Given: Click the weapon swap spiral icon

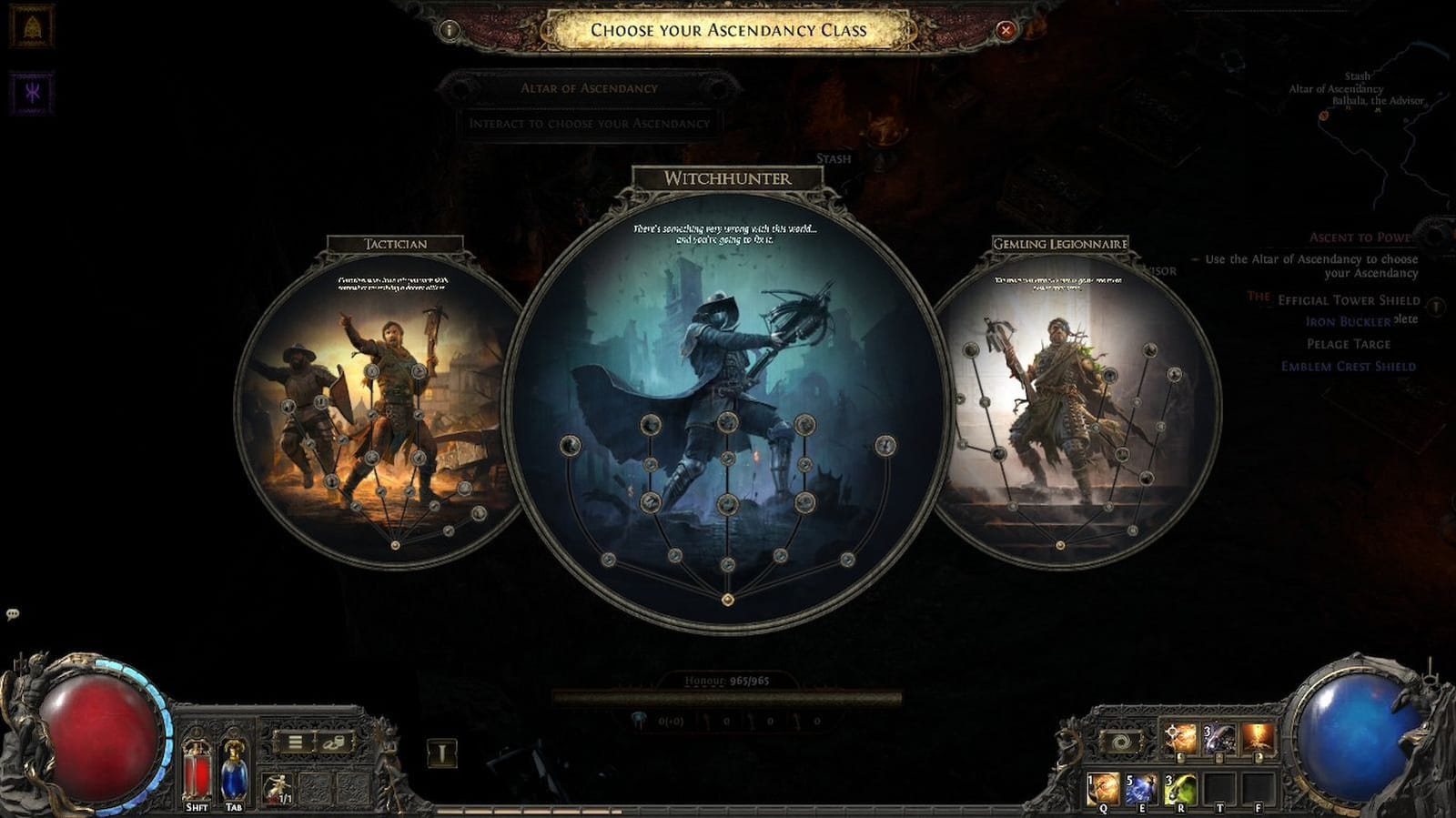Looking at the screenshot, I should (1120, 741).
